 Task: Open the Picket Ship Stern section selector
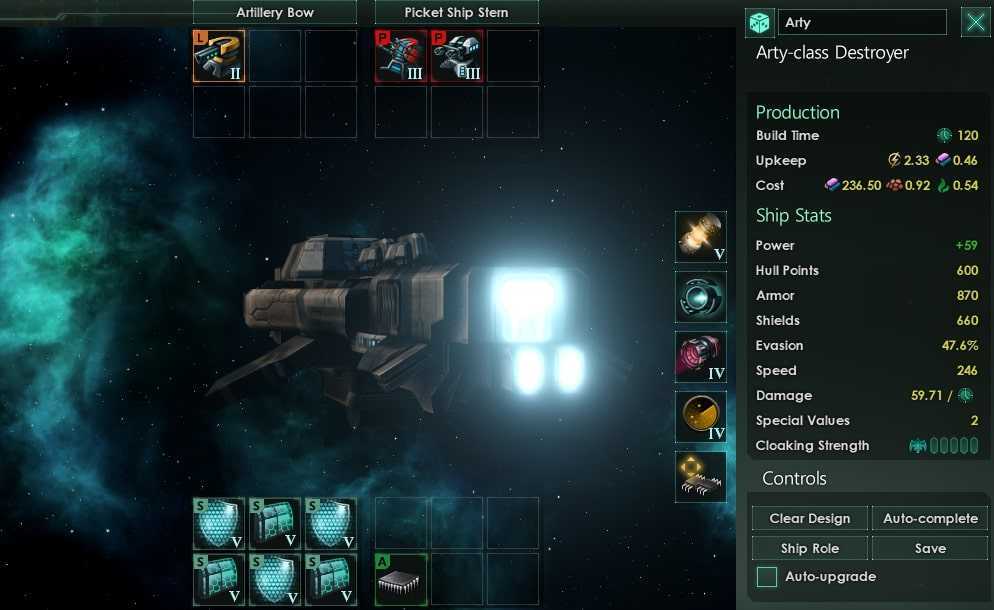[x=456, y=13]
